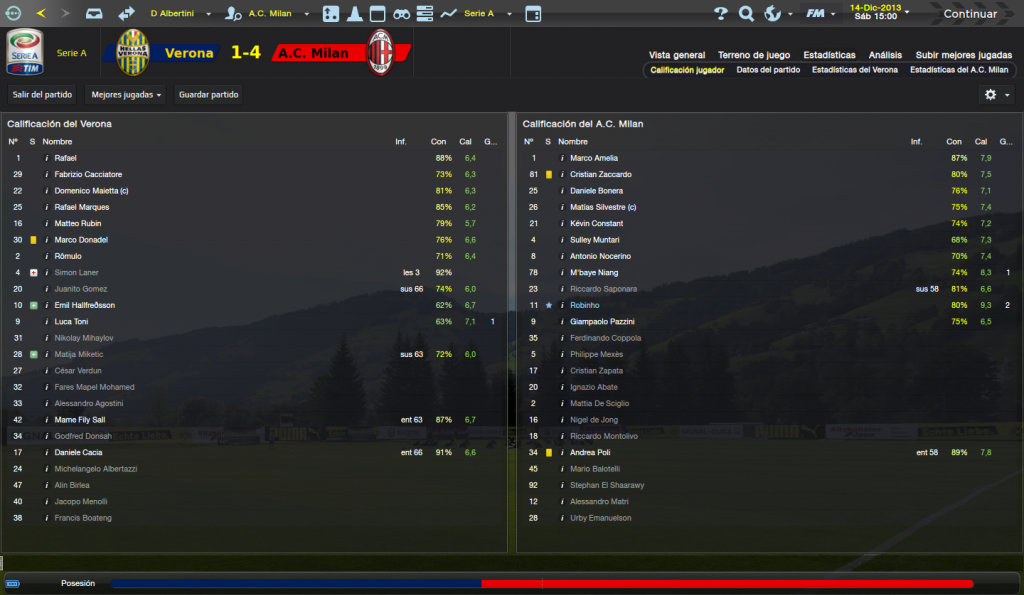Open the Mejores jugadas dropdown
The image size is (1024, 595).
(126, 95)
